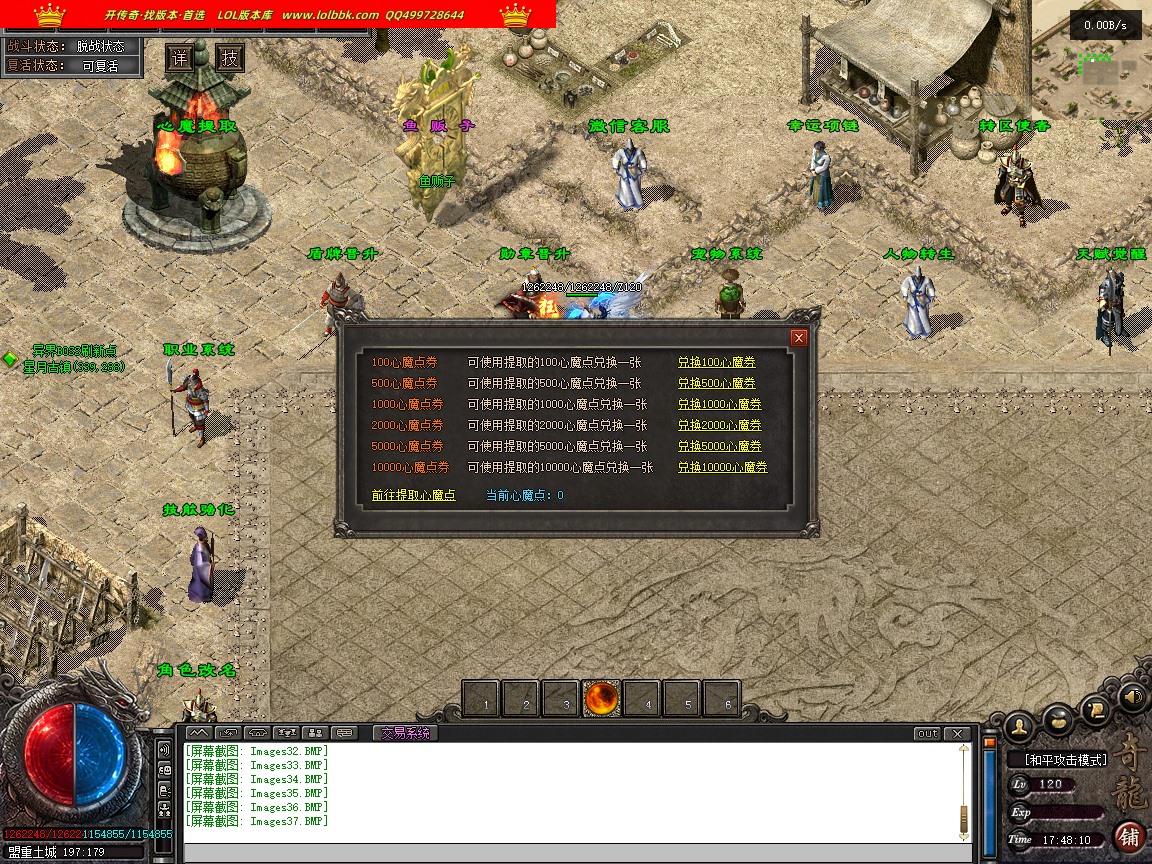Close the 心魔点券 exchange dialog
The image size is (1152, 864).
tap(798, 338)
